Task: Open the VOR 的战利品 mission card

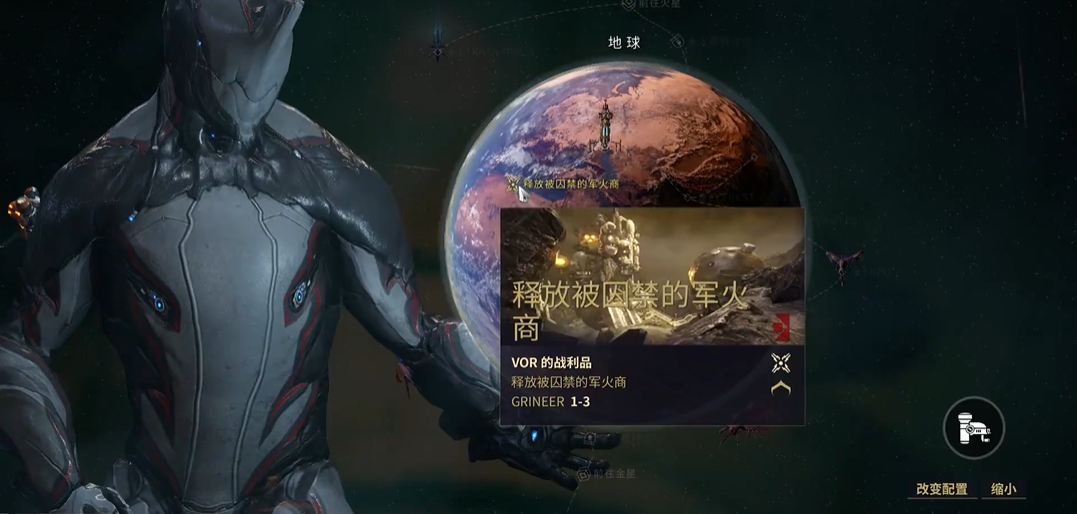Action: 652,316
